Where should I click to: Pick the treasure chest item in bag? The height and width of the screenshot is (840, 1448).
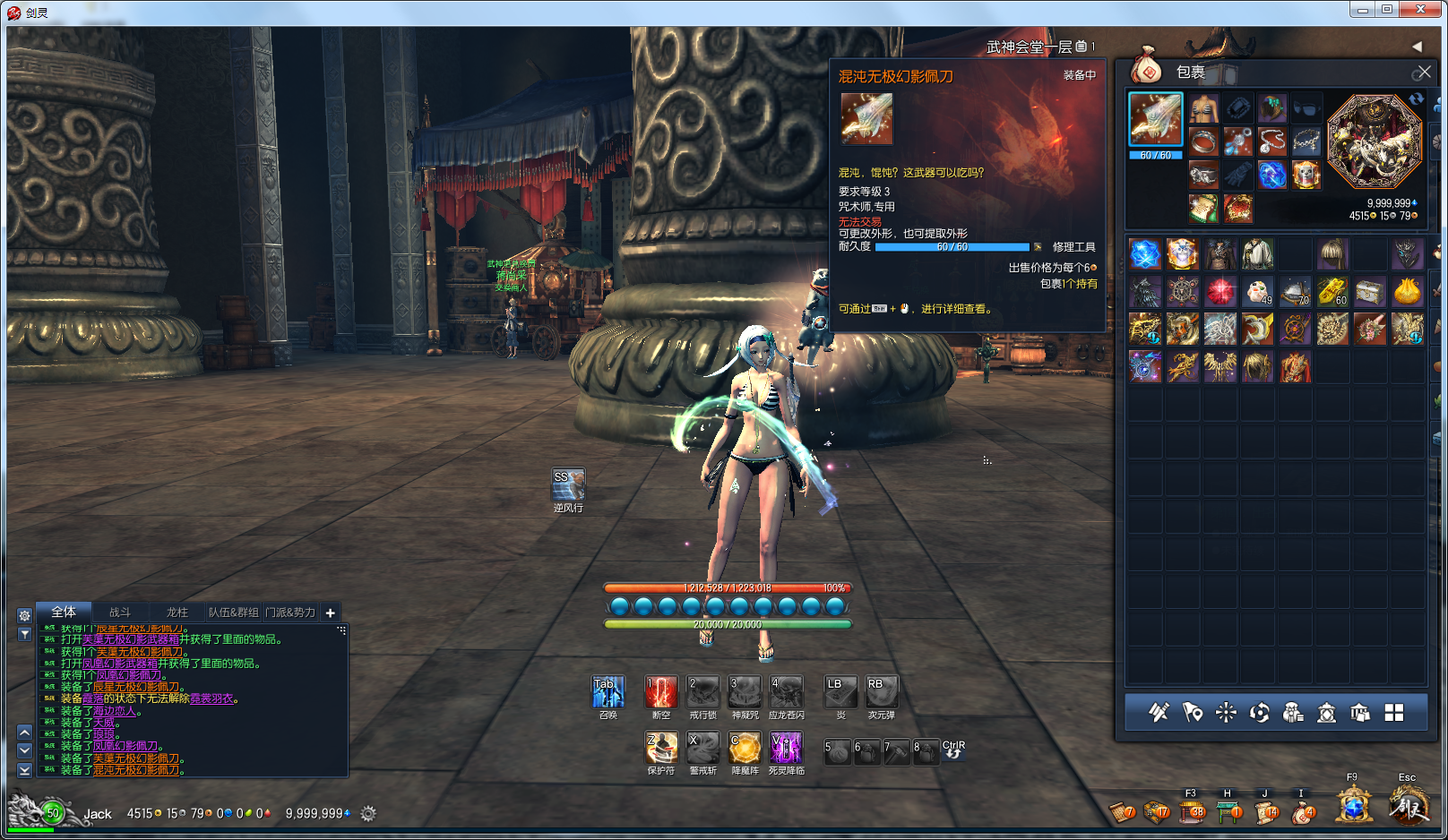point(1370,292)
